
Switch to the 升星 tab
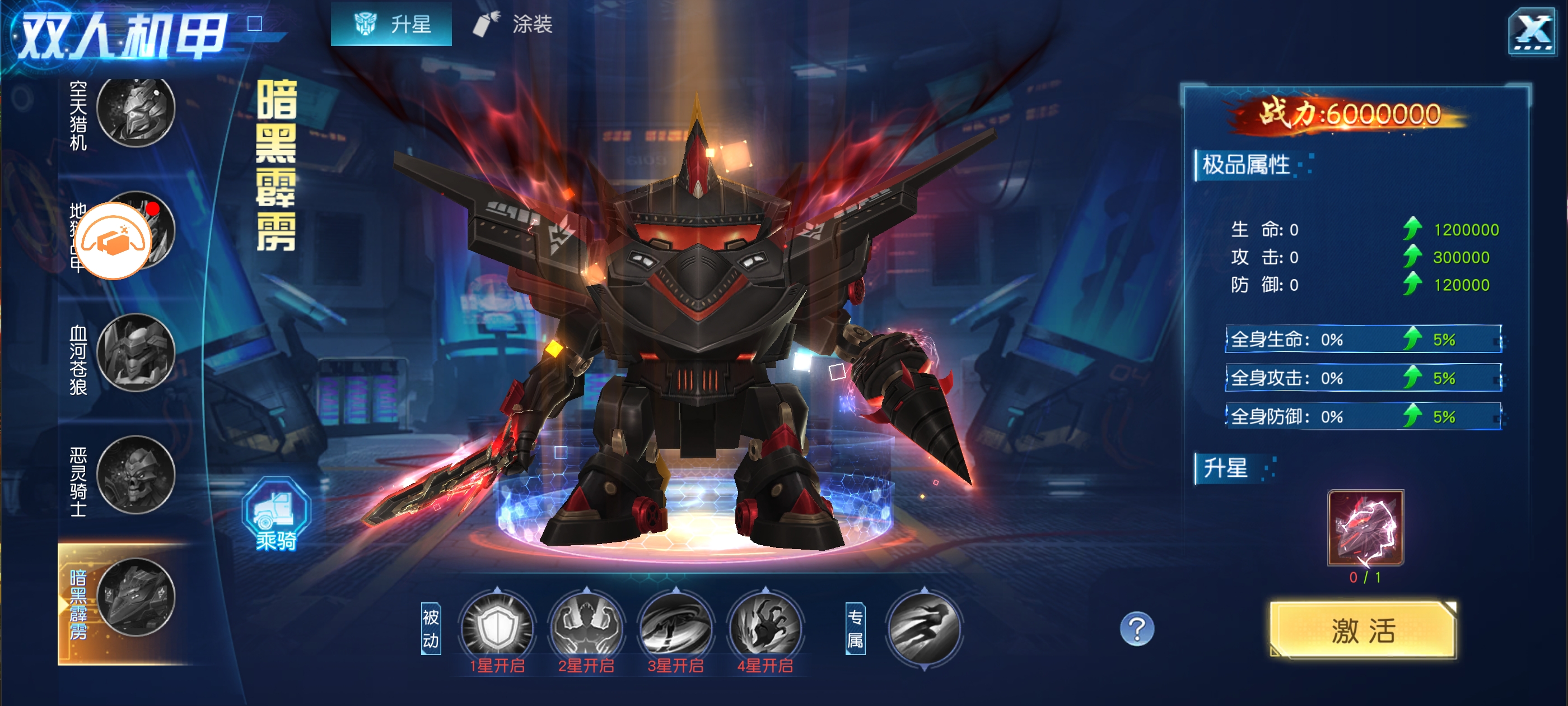[391, 24]
